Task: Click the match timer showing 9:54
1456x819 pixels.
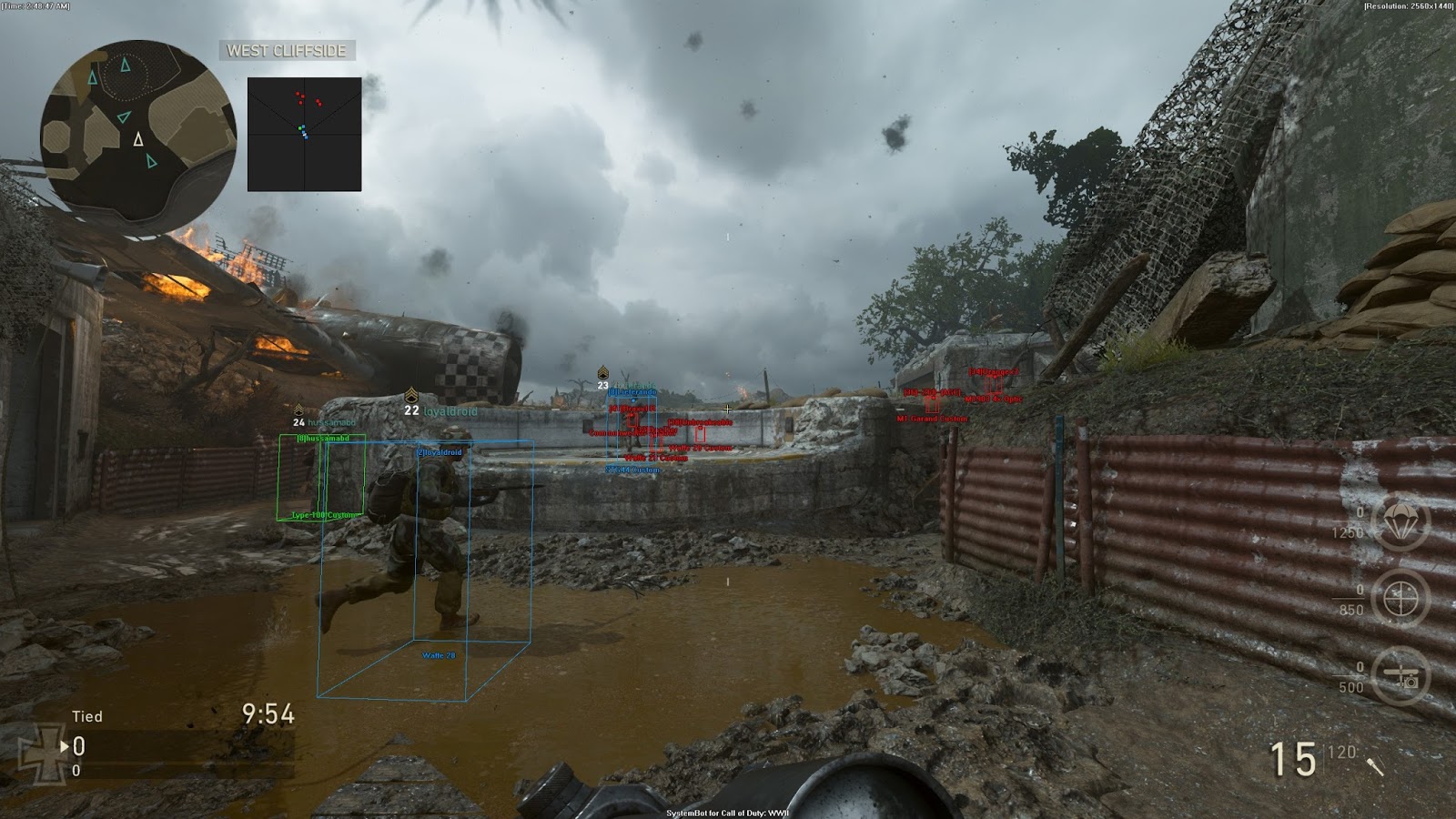Action: (x=267, y=714)
